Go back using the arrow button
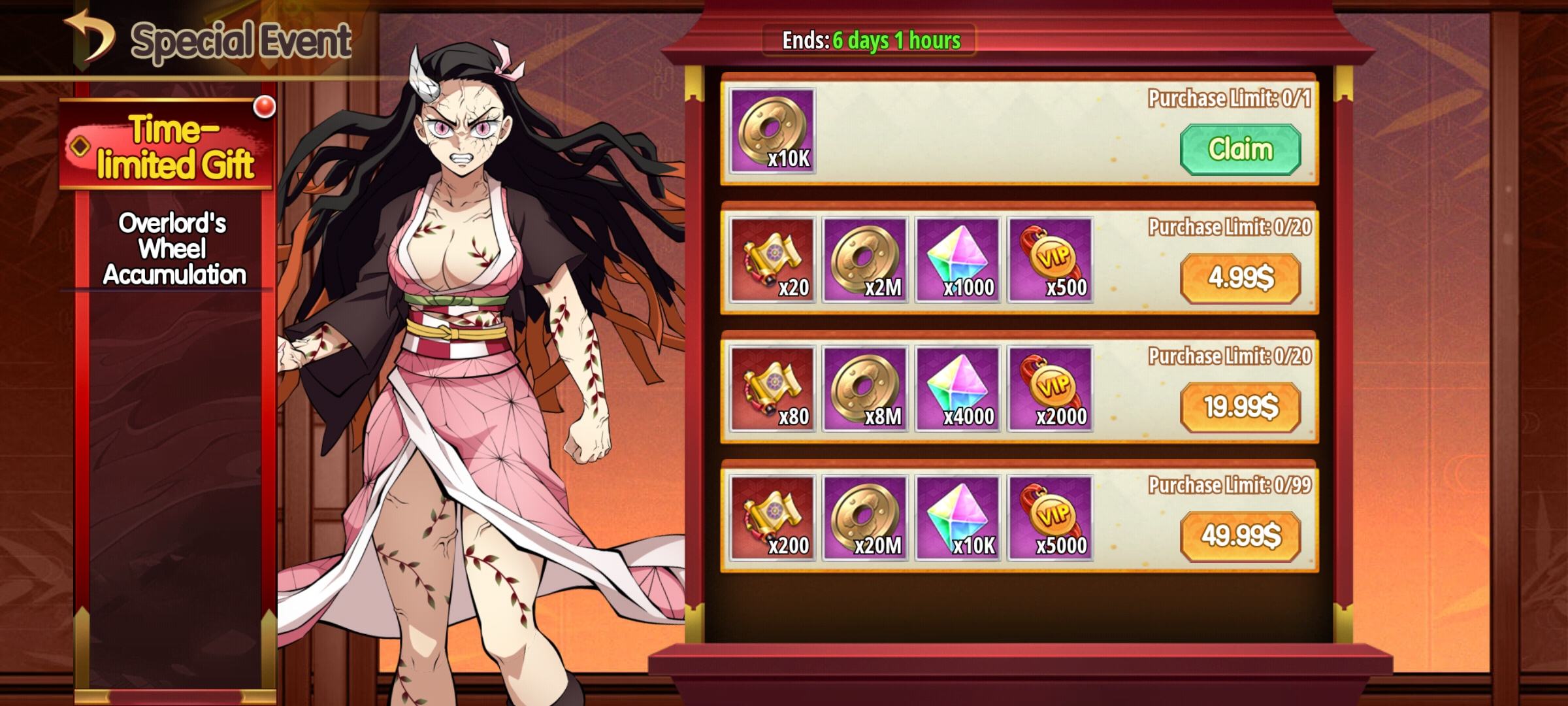1568x706 pixels. tap(90, 38)
